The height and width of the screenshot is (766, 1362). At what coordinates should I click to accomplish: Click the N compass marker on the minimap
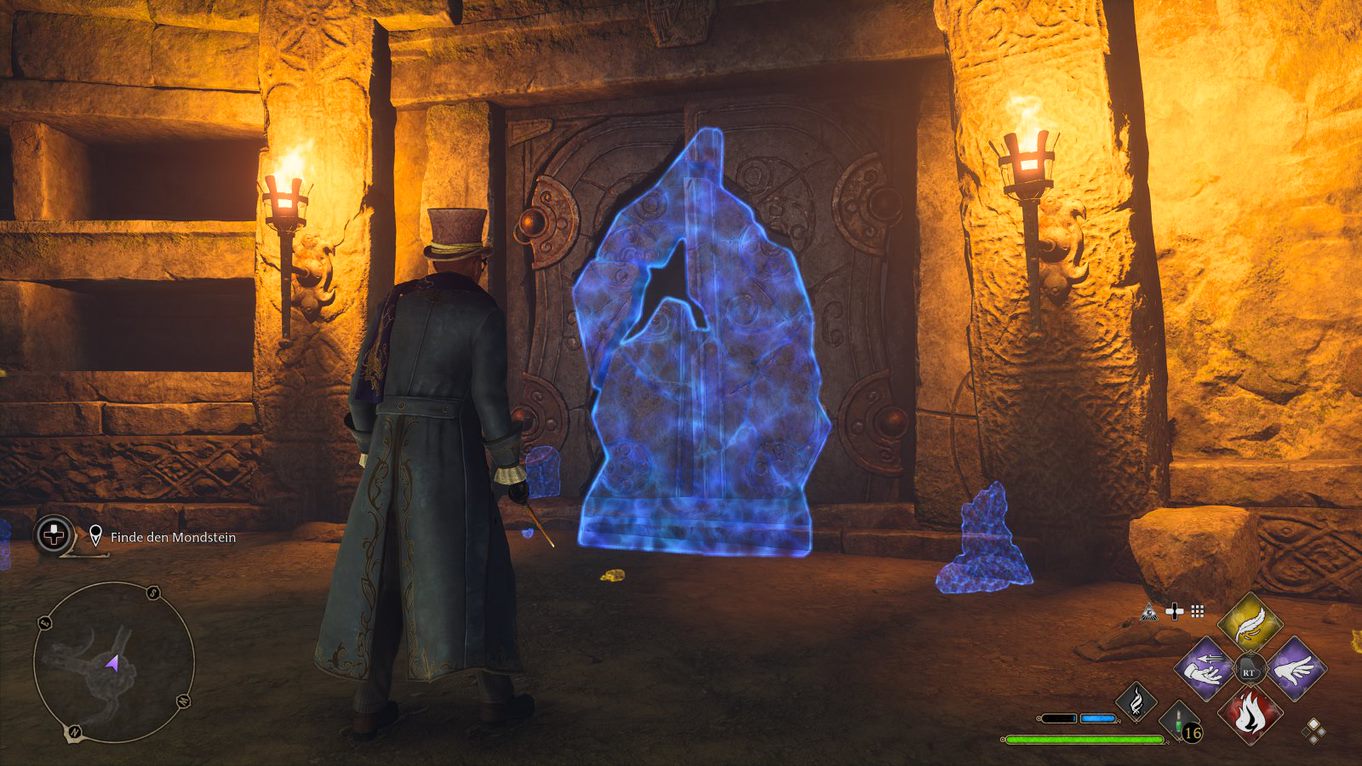click(74, 731)
